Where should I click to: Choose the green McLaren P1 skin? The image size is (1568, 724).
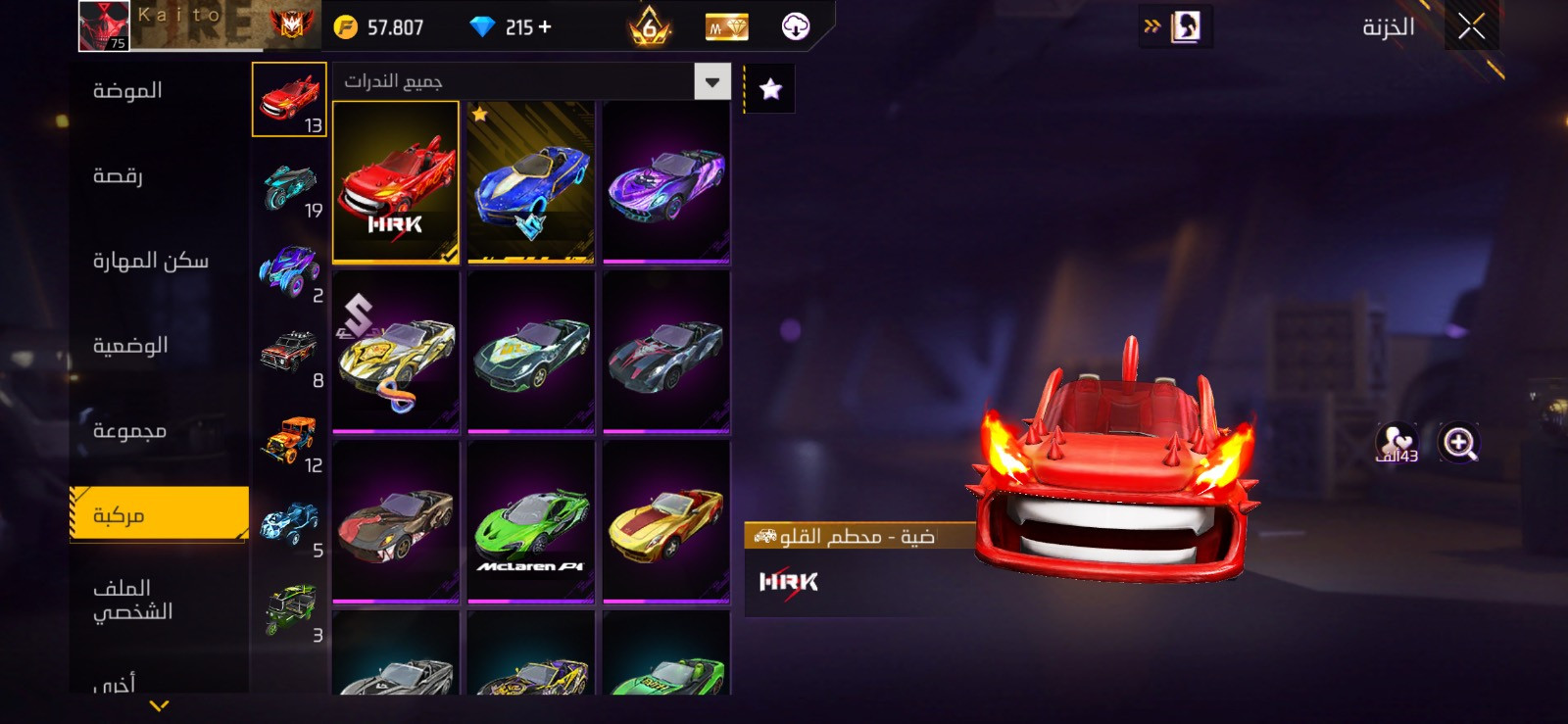[x=531, y=521]
